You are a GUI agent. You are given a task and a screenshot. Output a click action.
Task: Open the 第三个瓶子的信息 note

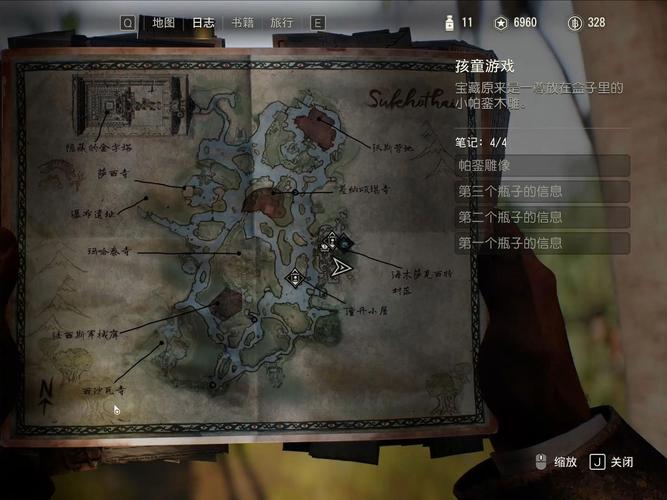[x=542, y=192]
